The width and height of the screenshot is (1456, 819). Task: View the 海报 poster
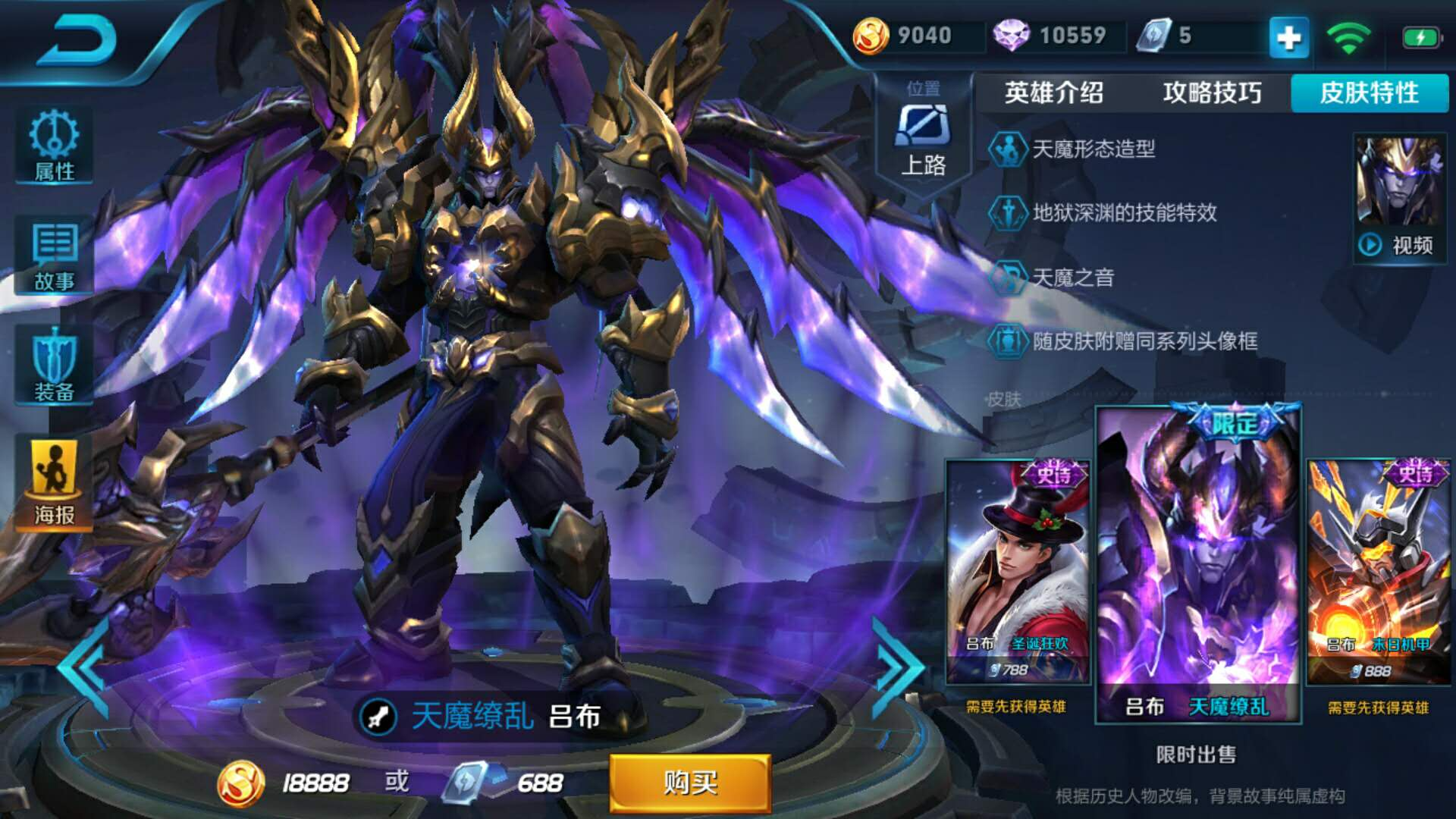55,483
